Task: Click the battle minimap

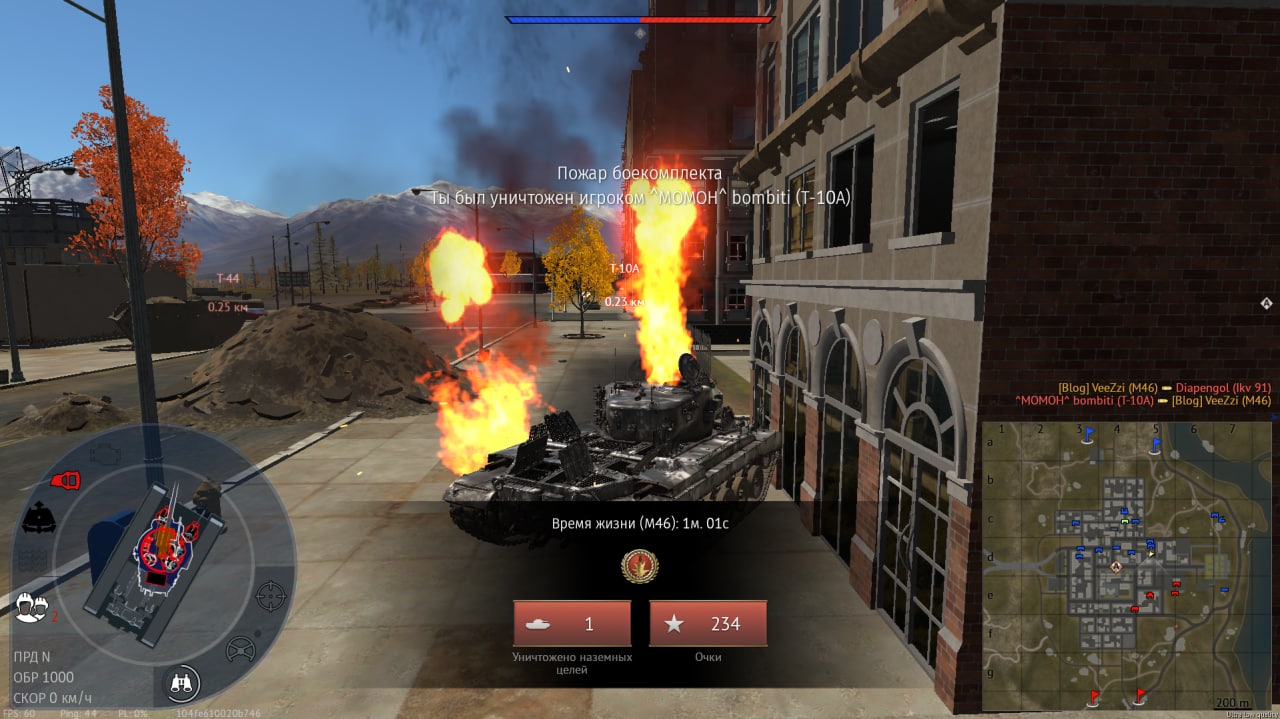Action: click(1126, 564)
